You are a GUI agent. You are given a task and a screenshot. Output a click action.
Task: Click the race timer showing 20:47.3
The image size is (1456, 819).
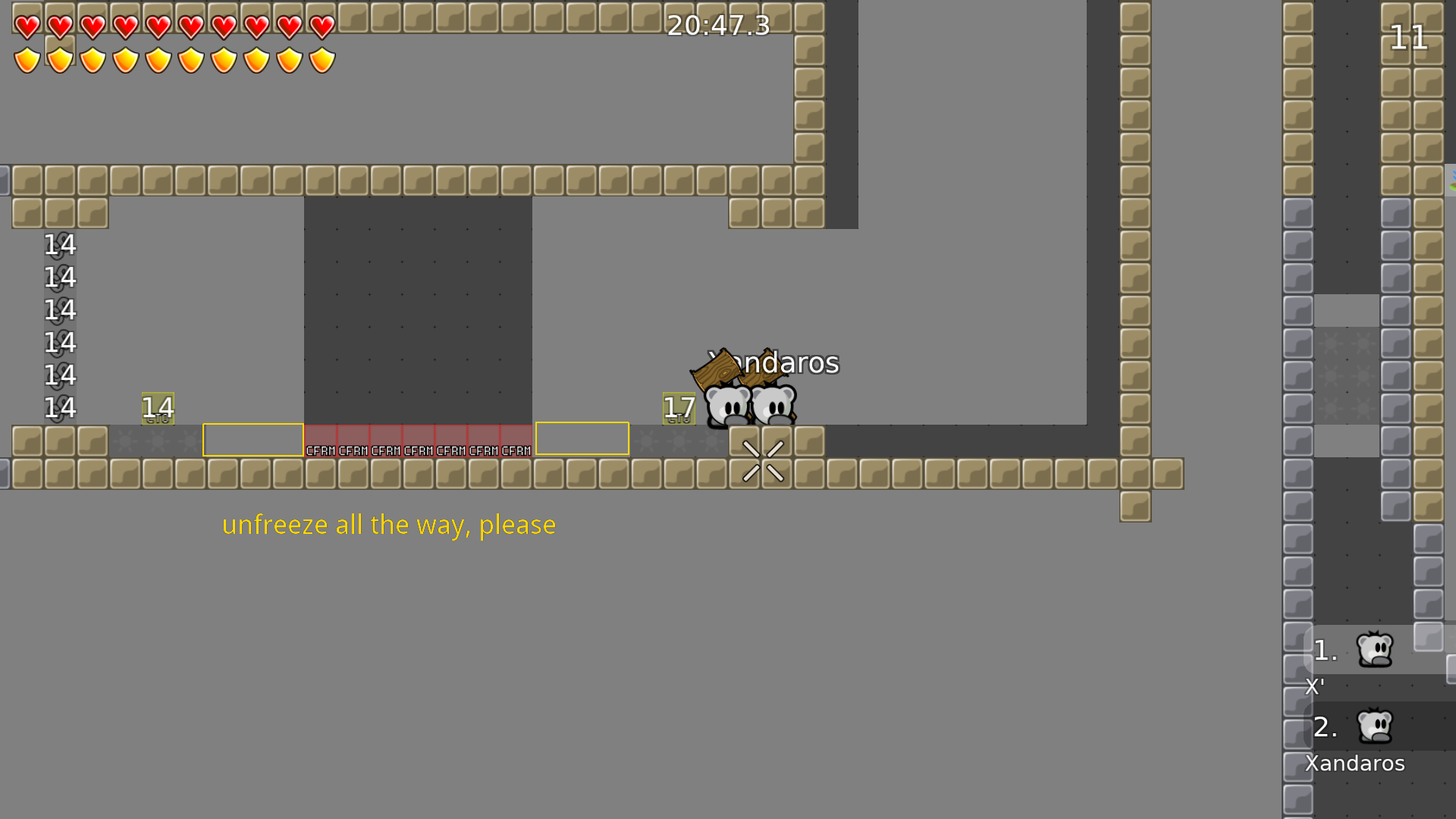click(x=716, y=25)
